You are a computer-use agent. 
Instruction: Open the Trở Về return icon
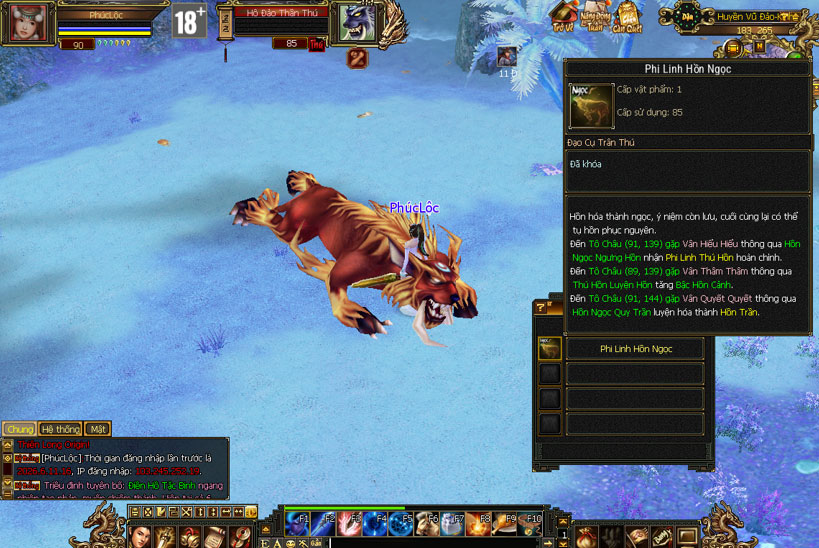coord(565,16)
